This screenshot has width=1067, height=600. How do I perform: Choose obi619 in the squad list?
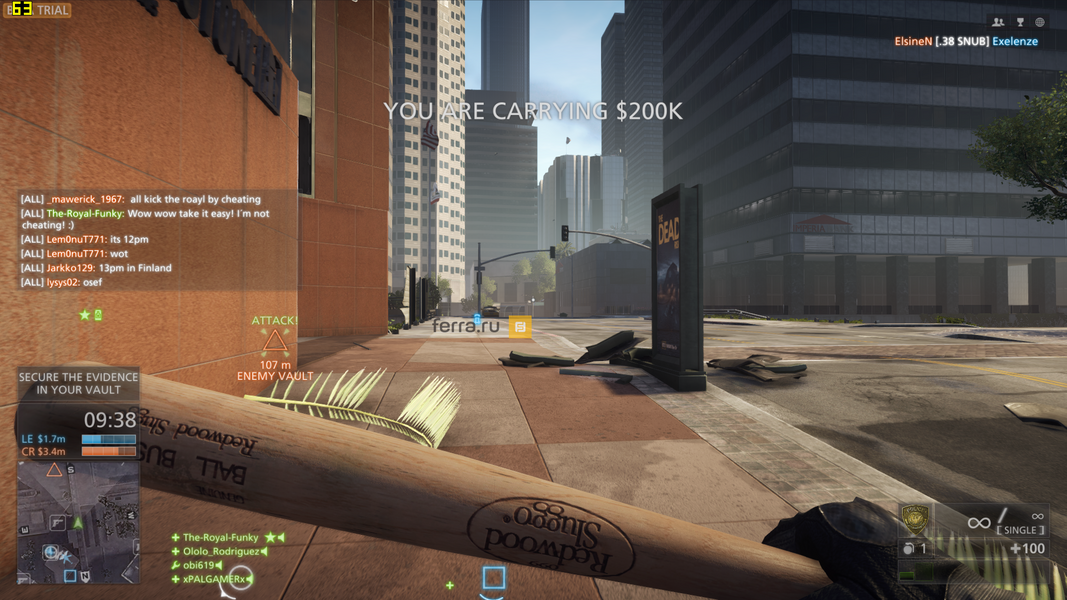[x=200, y=565]
